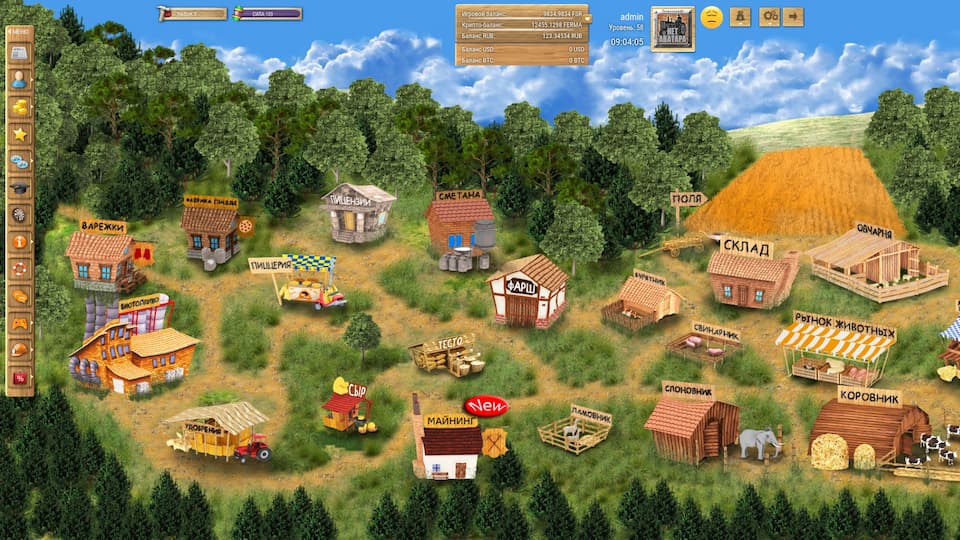Open the orange speech bubbles chat icon
This screenshot has width=960, height=540.
(x=19, y=296)
